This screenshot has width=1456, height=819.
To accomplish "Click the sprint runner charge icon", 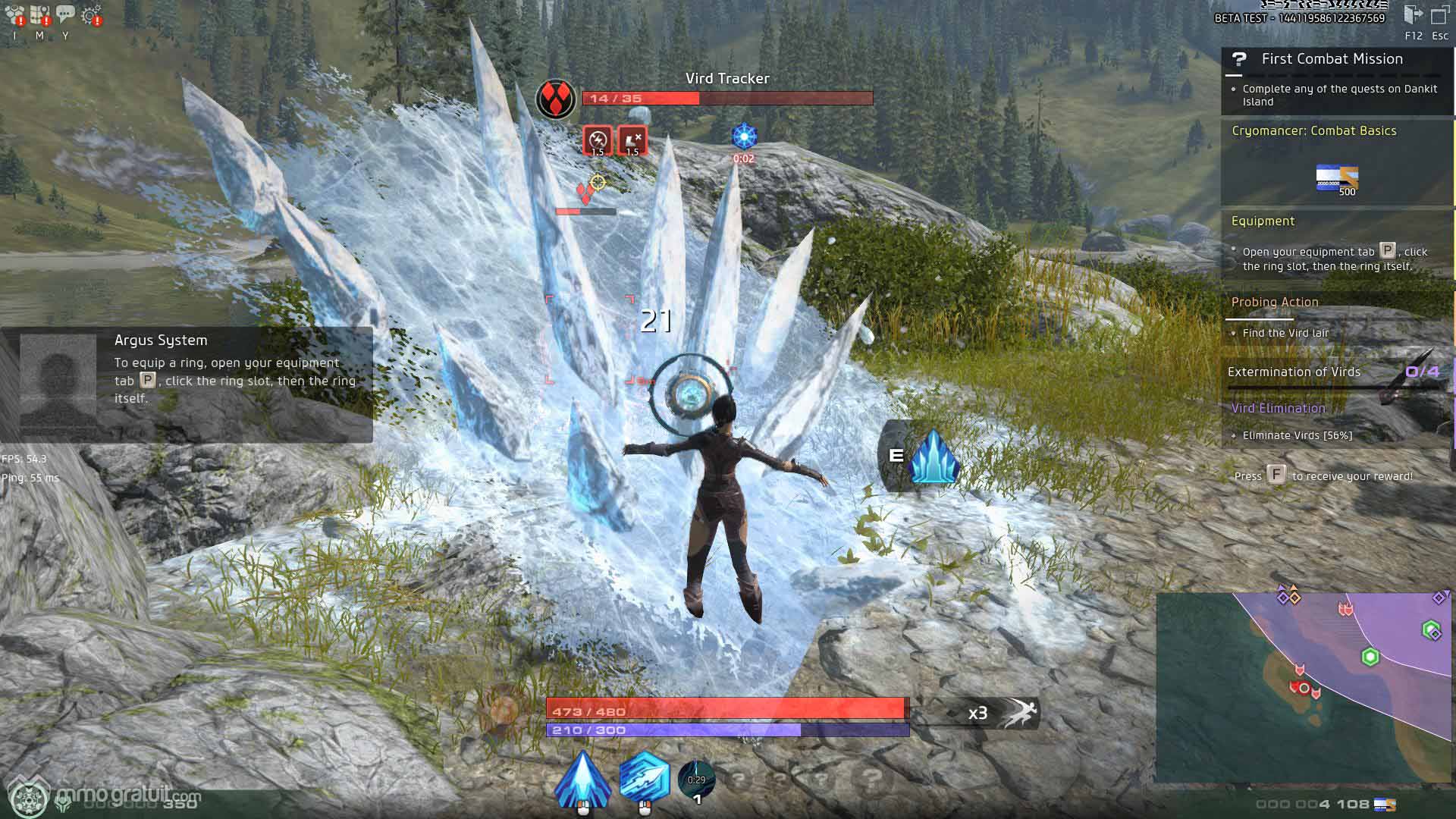I will (x=1018, y=713).
